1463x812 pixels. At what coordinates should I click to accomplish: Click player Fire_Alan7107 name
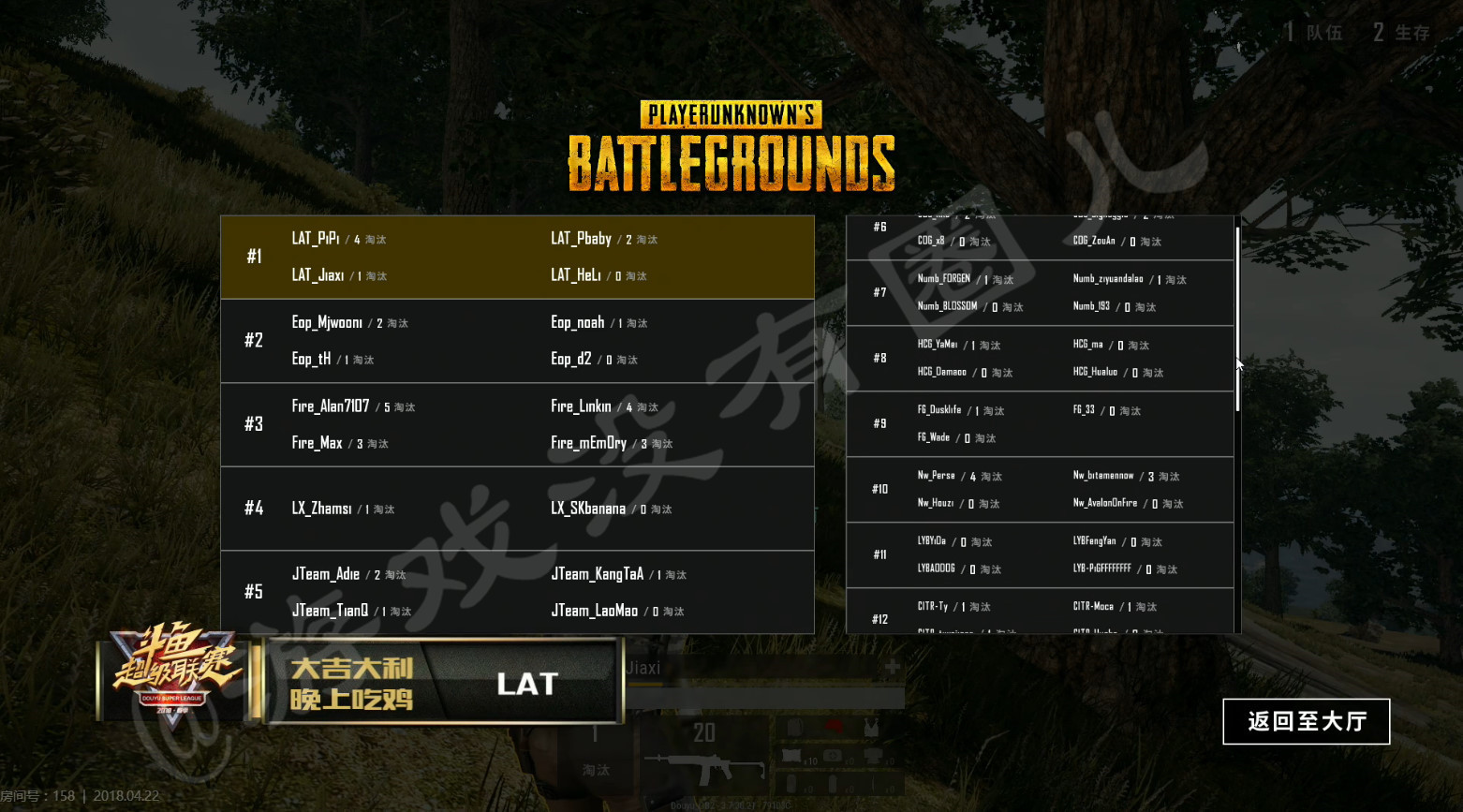pyautogui.click(x=331, y=406)
